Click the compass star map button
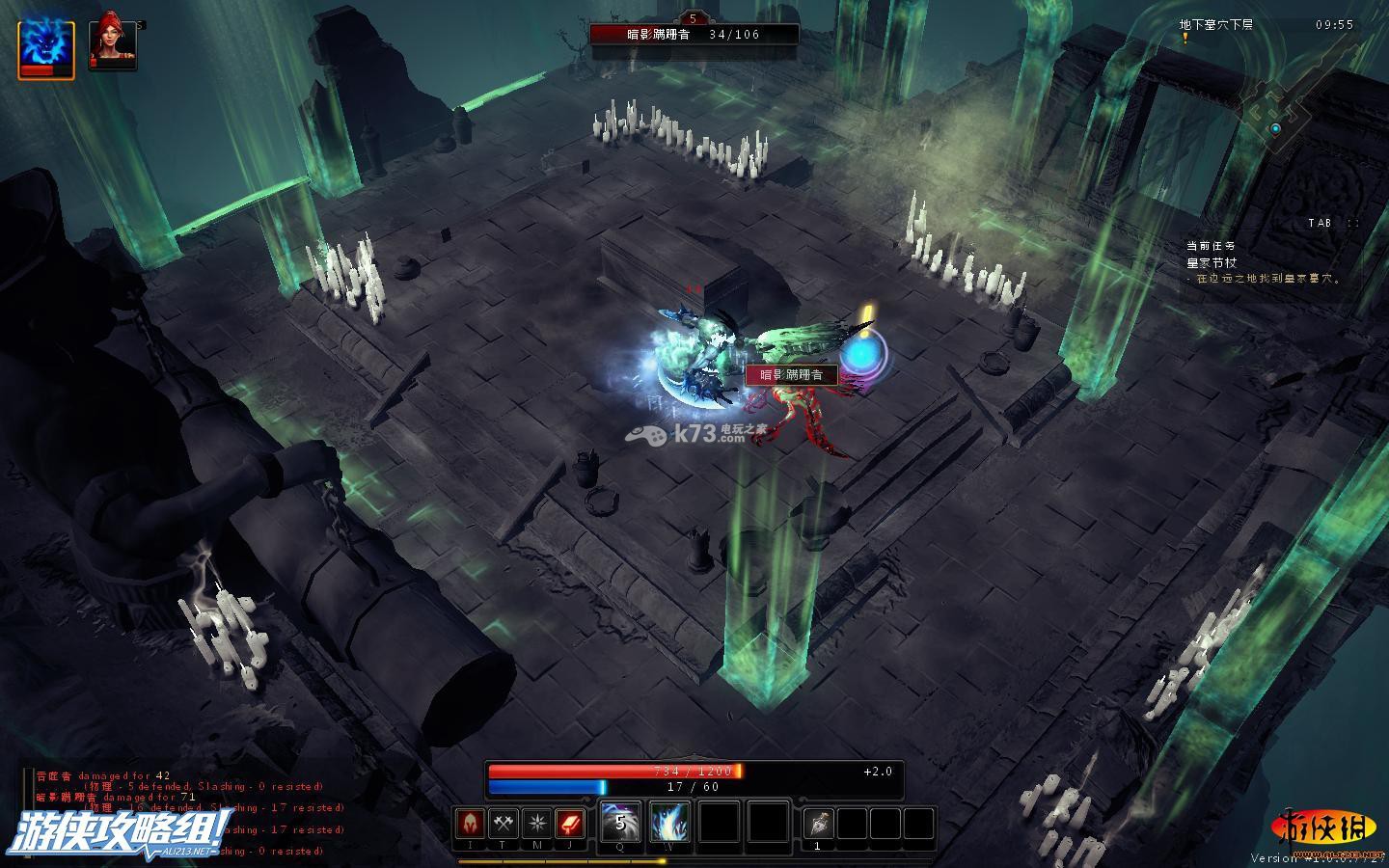 [536, 824]
